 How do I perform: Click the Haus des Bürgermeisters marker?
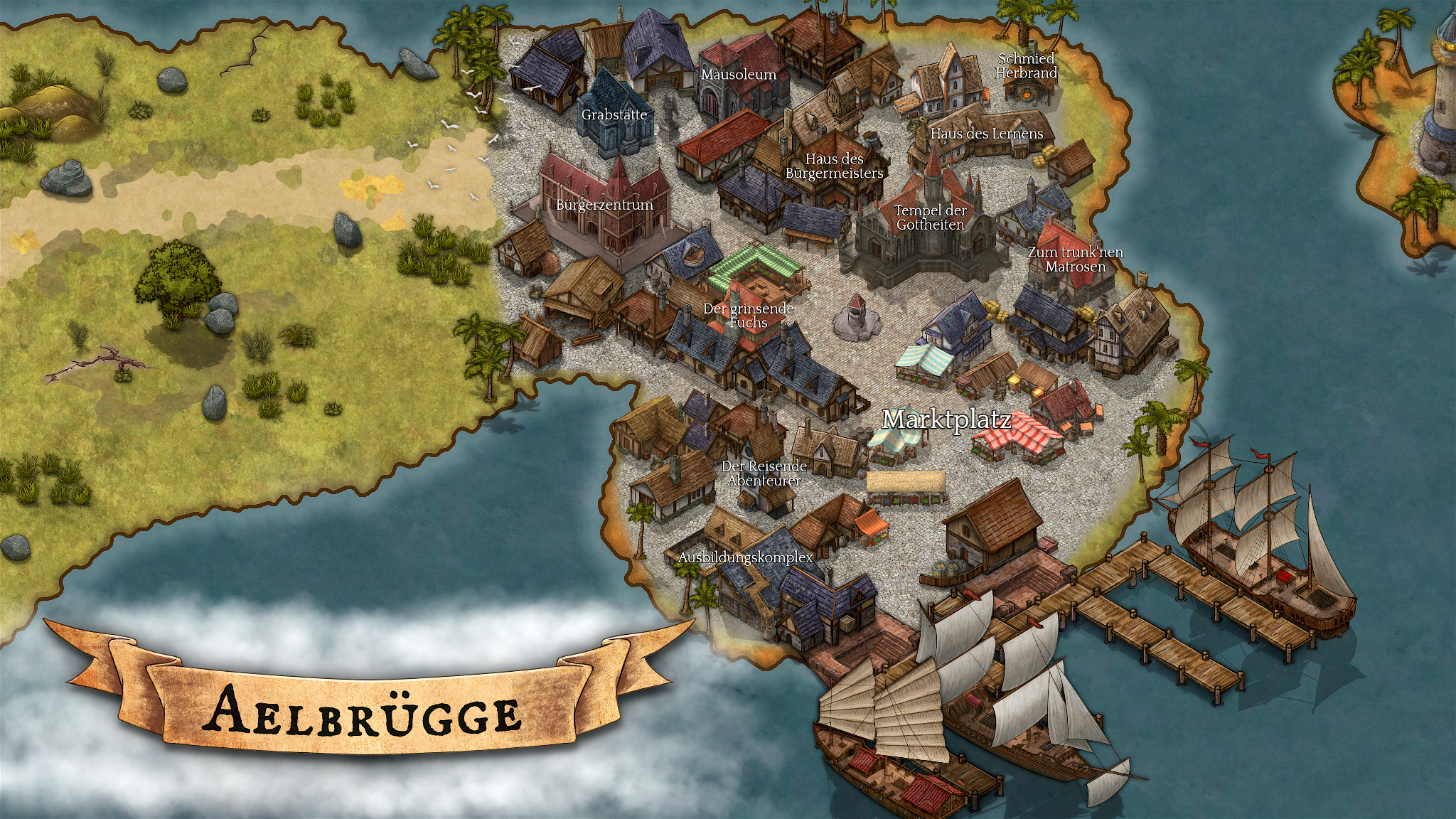click(x=834, y=166)
